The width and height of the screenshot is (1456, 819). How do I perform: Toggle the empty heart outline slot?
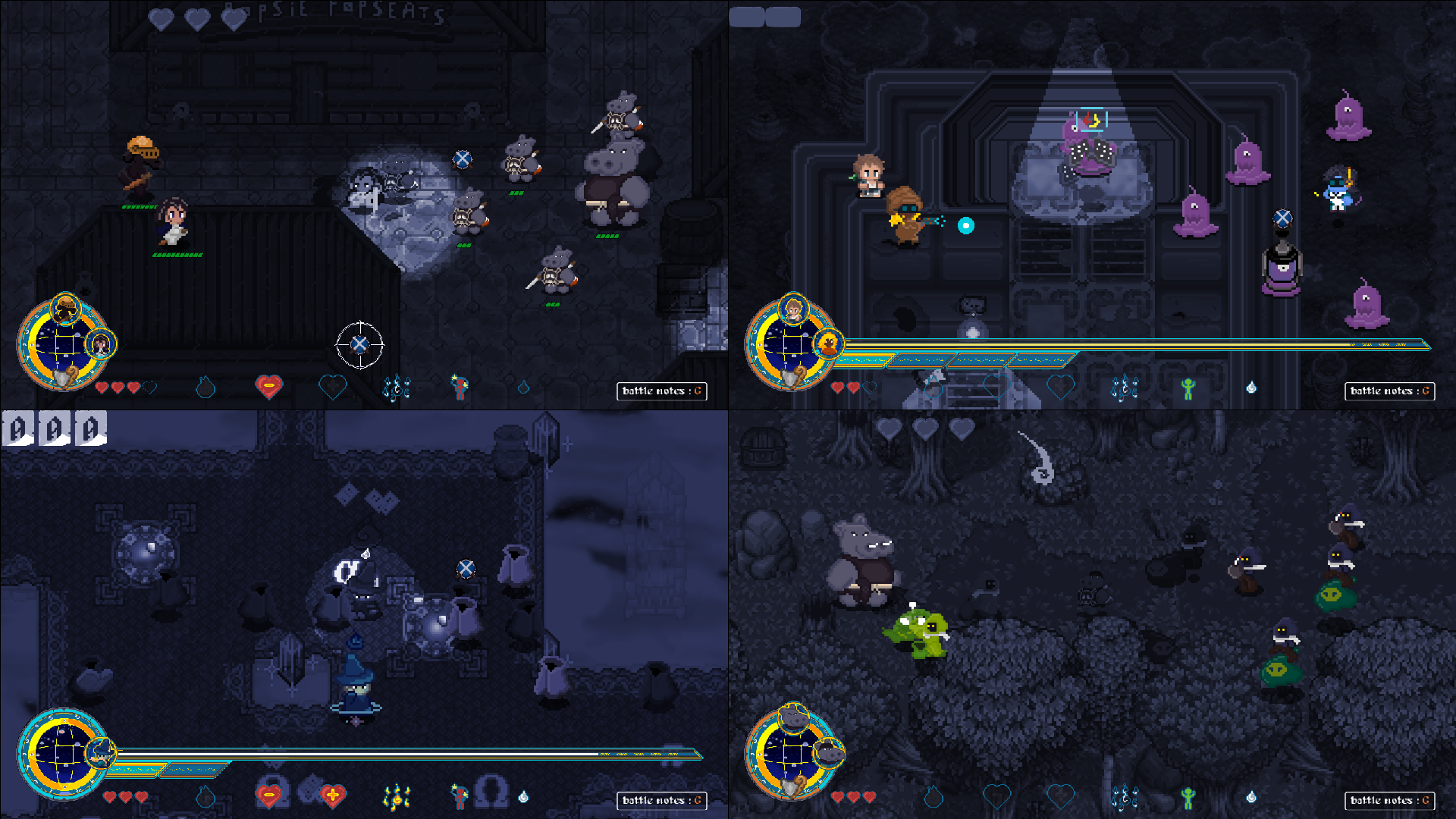click(149, 388)
